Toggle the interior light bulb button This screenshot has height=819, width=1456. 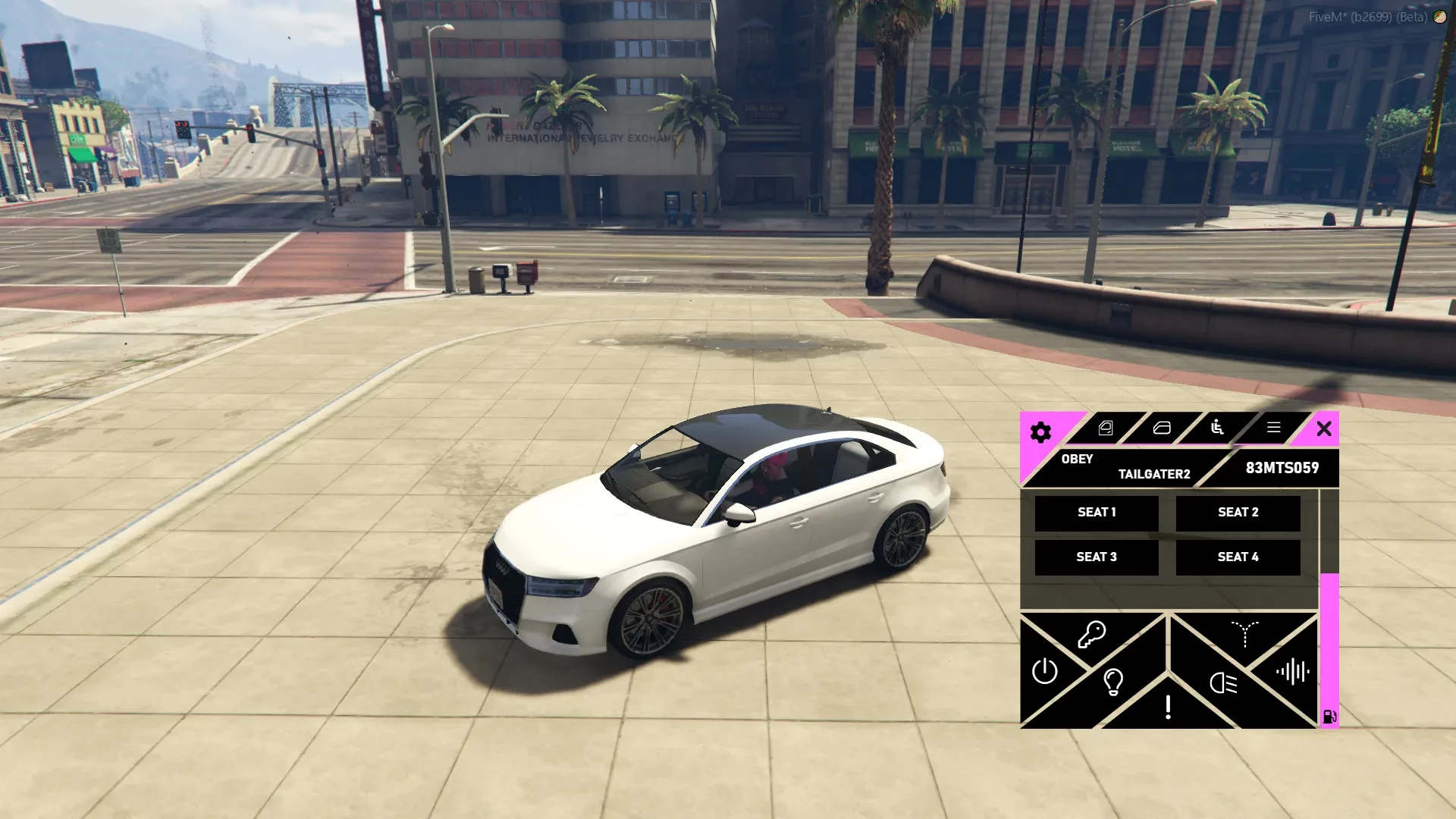coord(1113,682)
